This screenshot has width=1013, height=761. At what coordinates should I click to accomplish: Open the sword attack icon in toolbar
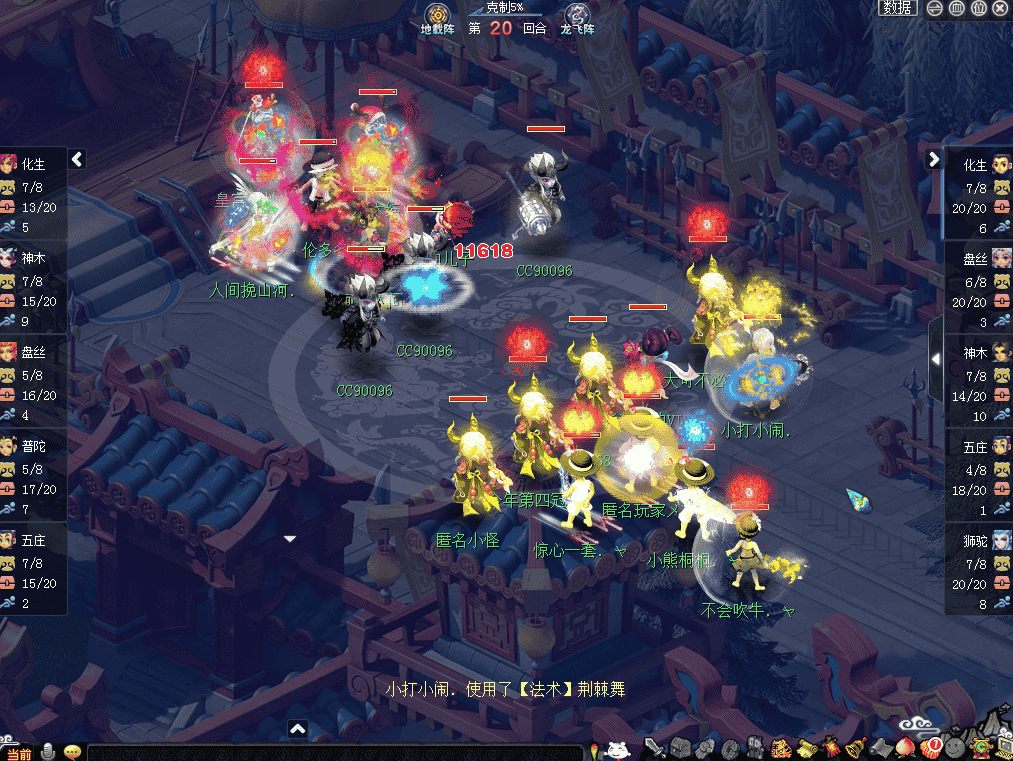point(655,748)
